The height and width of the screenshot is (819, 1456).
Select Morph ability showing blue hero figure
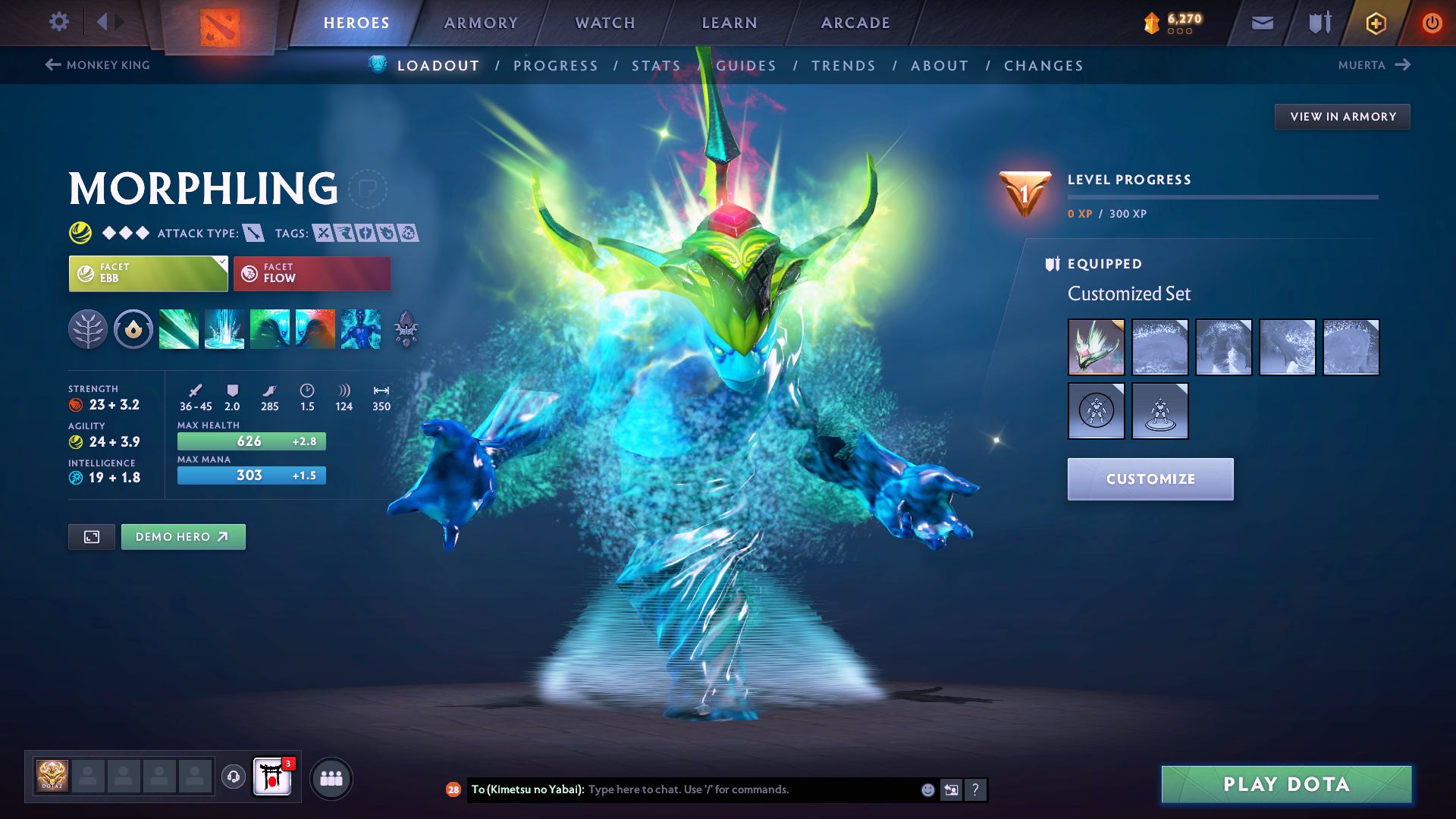click(360, 328)
